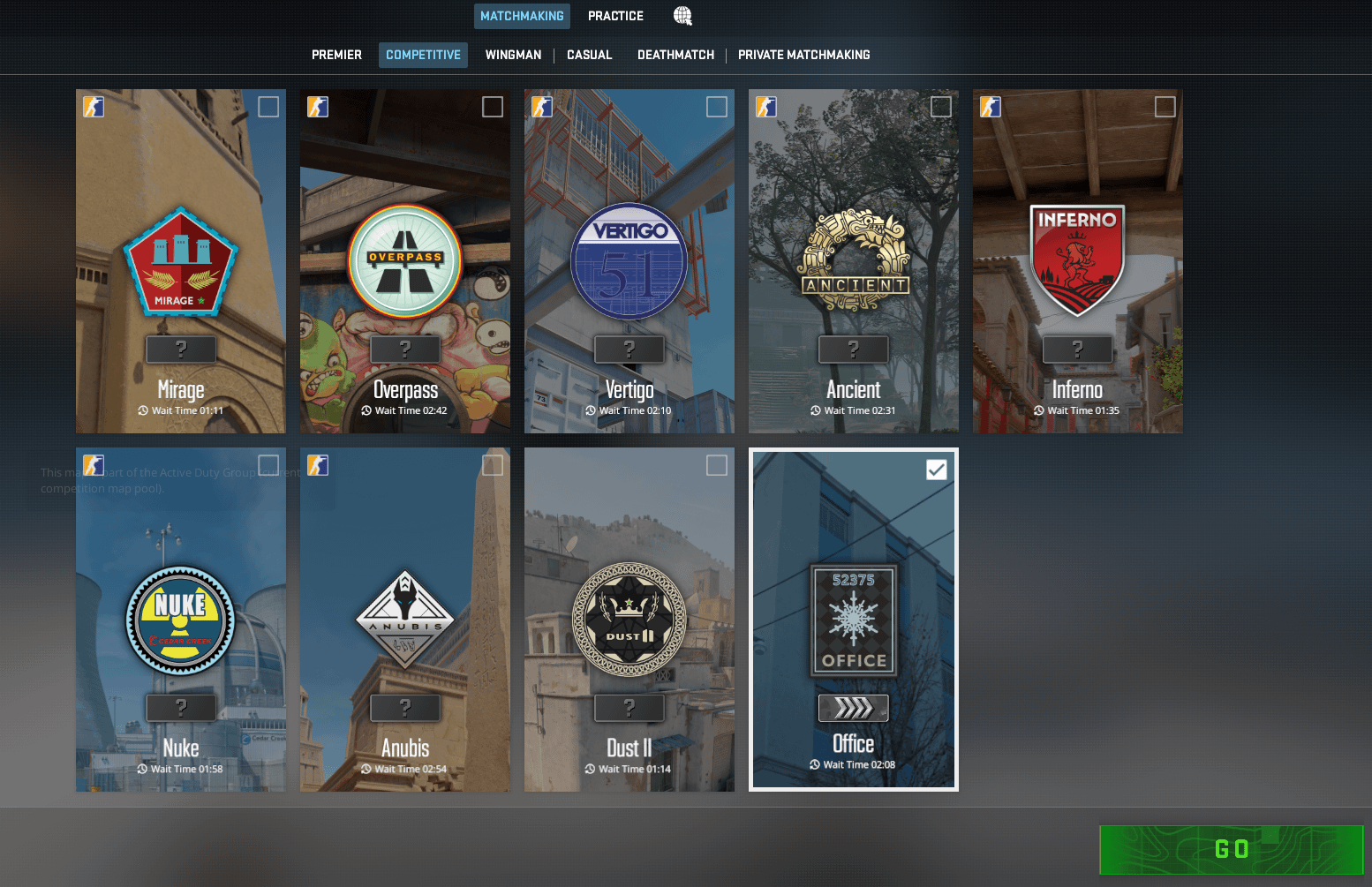Click the Active Duty emblem on Overpass card
The image size is (1372, 887).
pyautogui.click(x=318, y=106)
